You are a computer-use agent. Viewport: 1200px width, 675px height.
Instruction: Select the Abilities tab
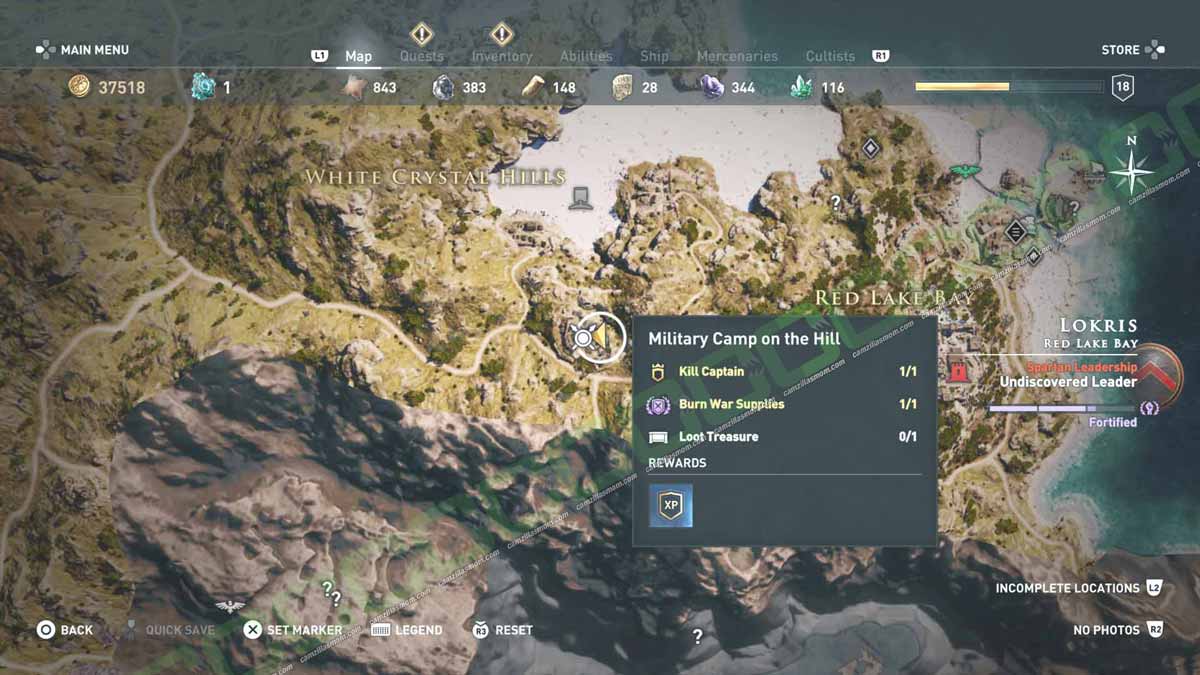tap(587, 56)
